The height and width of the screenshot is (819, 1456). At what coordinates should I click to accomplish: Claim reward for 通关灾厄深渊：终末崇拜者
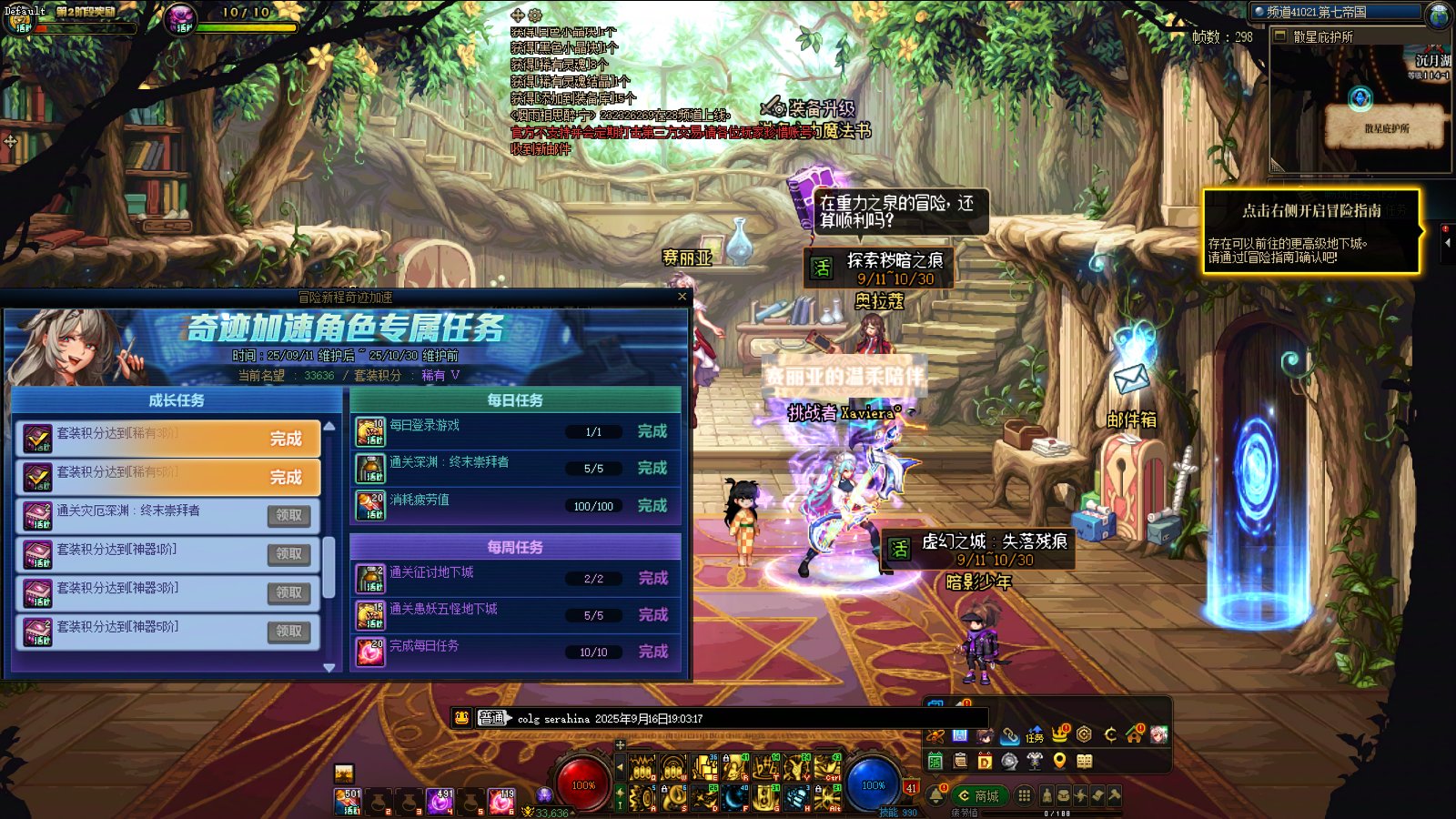tap(289, 516)
